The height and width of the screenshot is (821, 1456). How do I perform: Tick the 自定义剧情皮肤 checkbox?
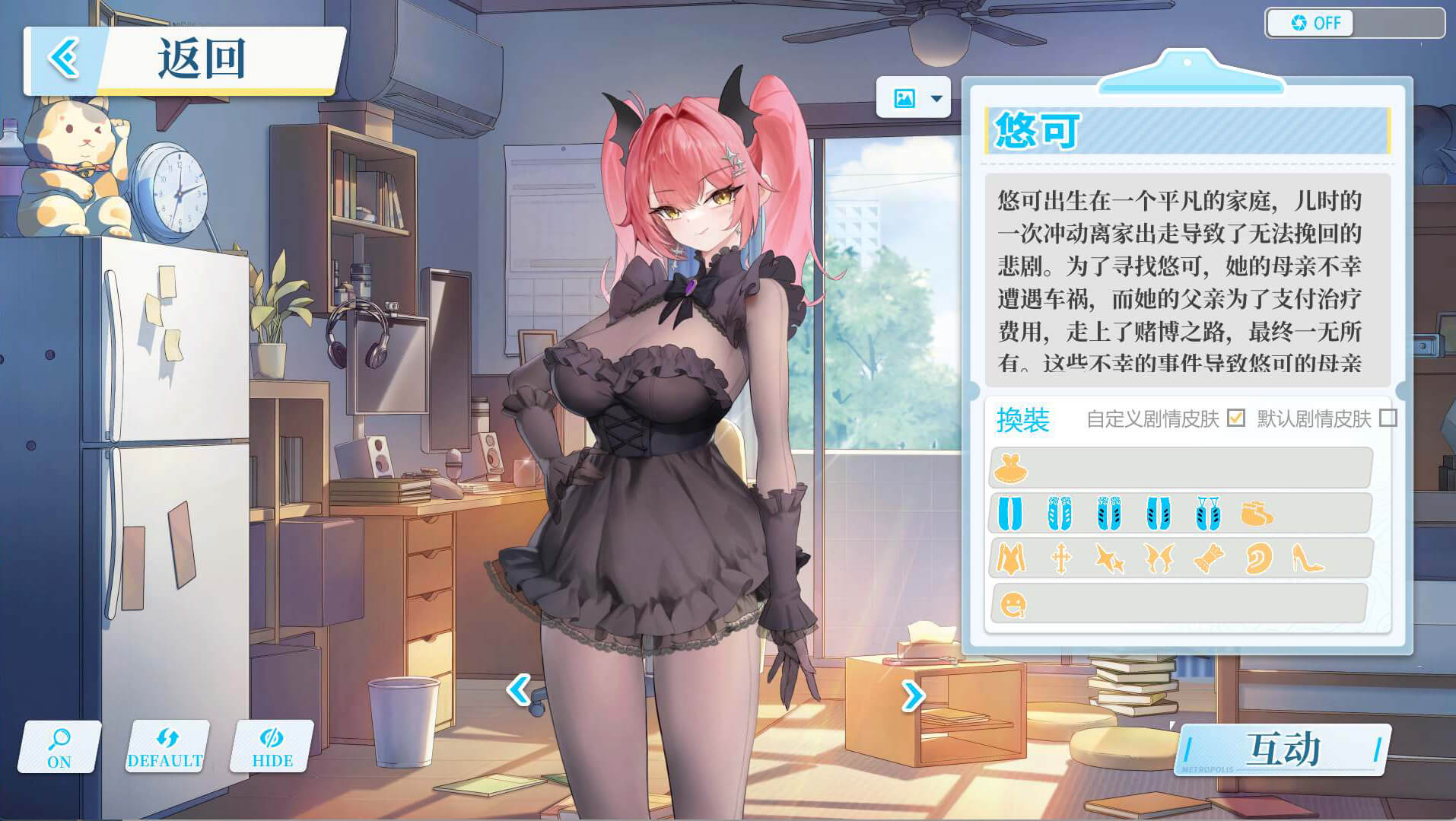[1236, 418]
